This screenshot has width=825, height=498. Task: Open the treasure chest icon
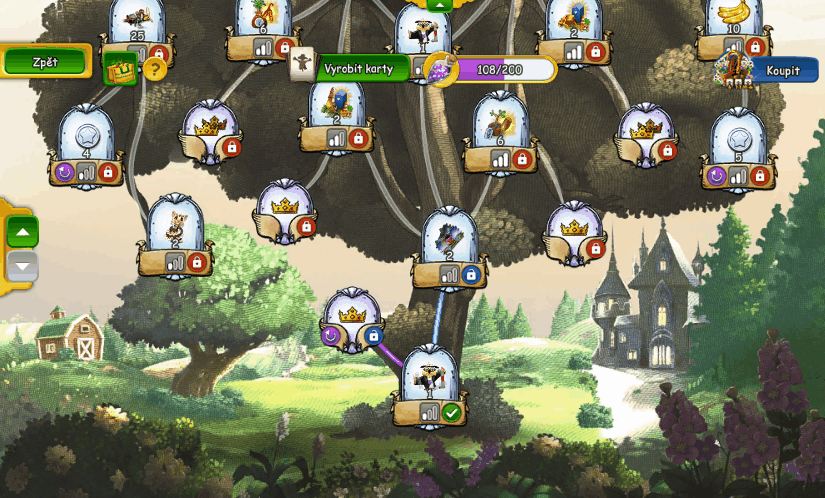coord(120,68)
